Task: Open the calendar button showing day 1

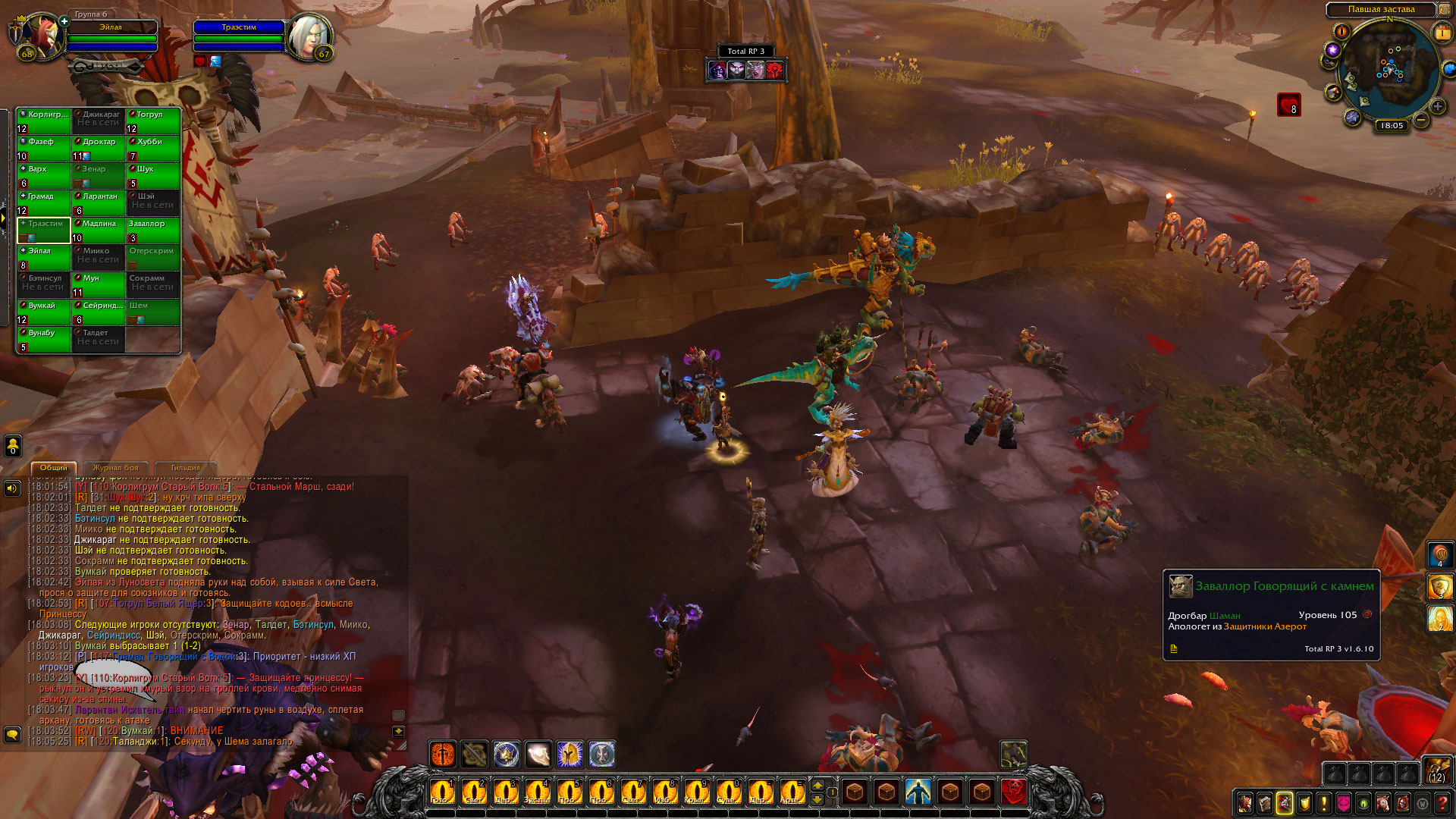Action: pos(1442,33)
